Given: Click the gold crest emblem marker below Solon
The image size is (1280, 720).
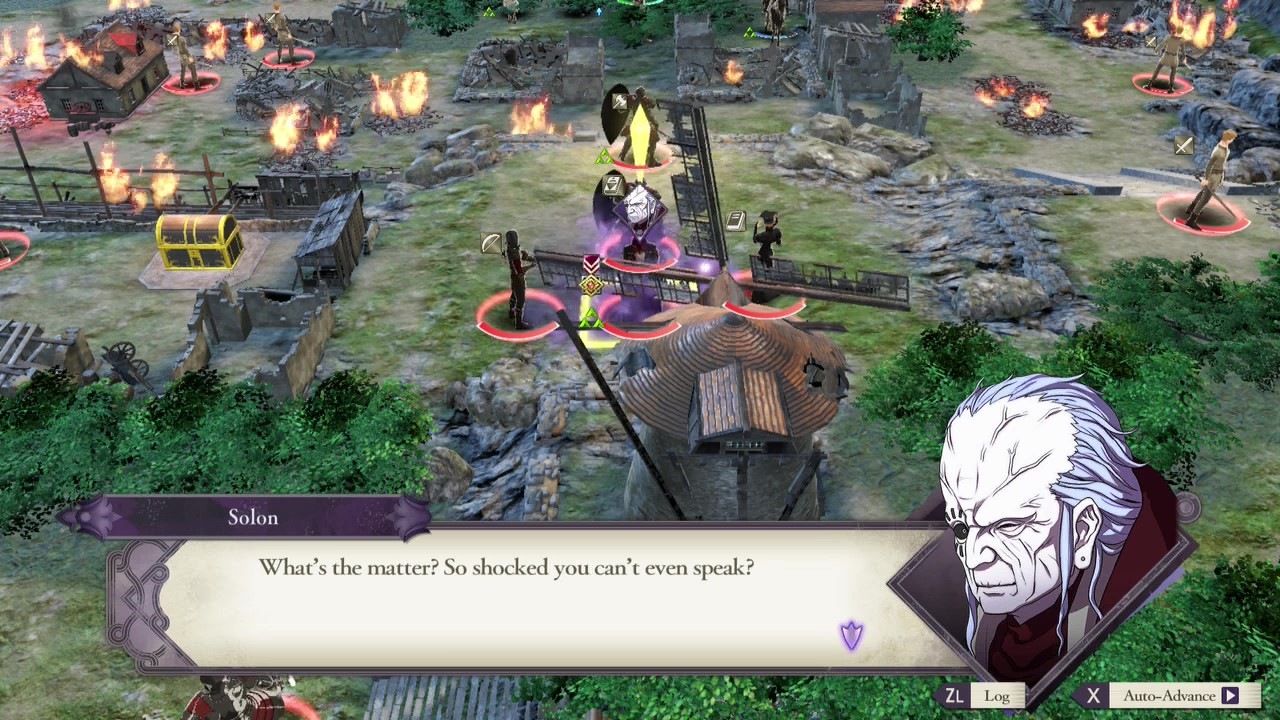Looking at the screenshot, I should (x=590, y=286).
